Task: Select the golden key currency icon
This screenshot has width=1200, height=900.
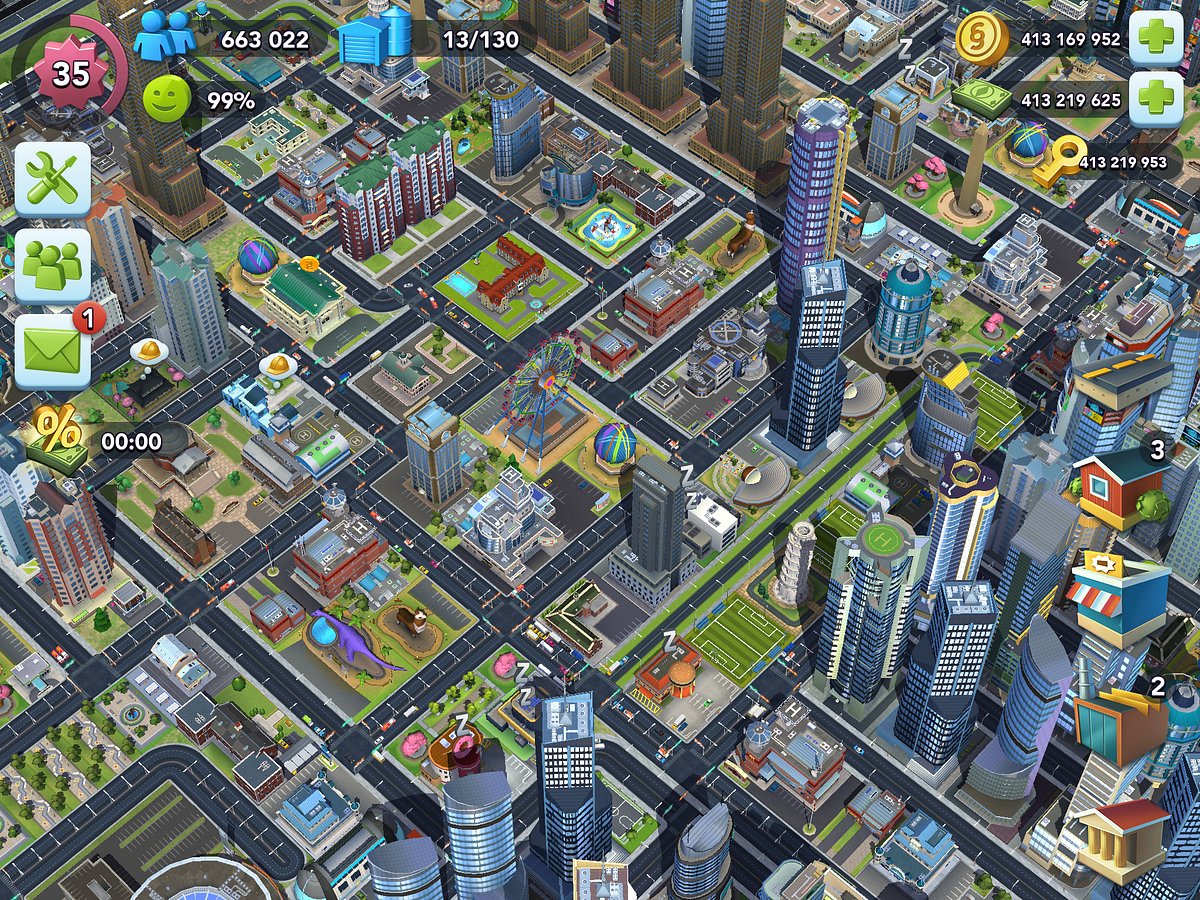Action: (x=1058, y=161)
